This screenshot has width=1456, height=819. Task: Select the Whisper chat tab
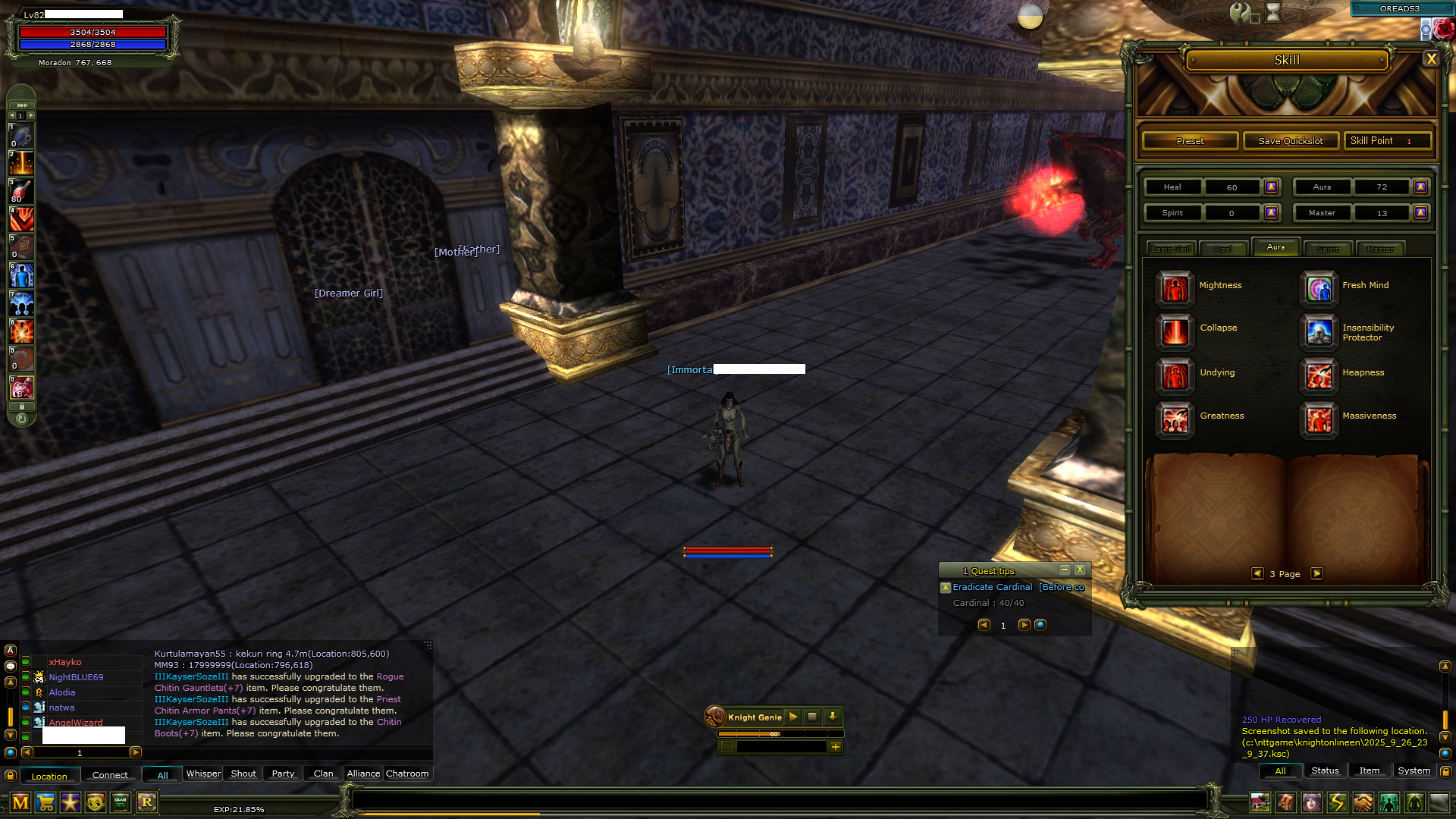(203, 773)
